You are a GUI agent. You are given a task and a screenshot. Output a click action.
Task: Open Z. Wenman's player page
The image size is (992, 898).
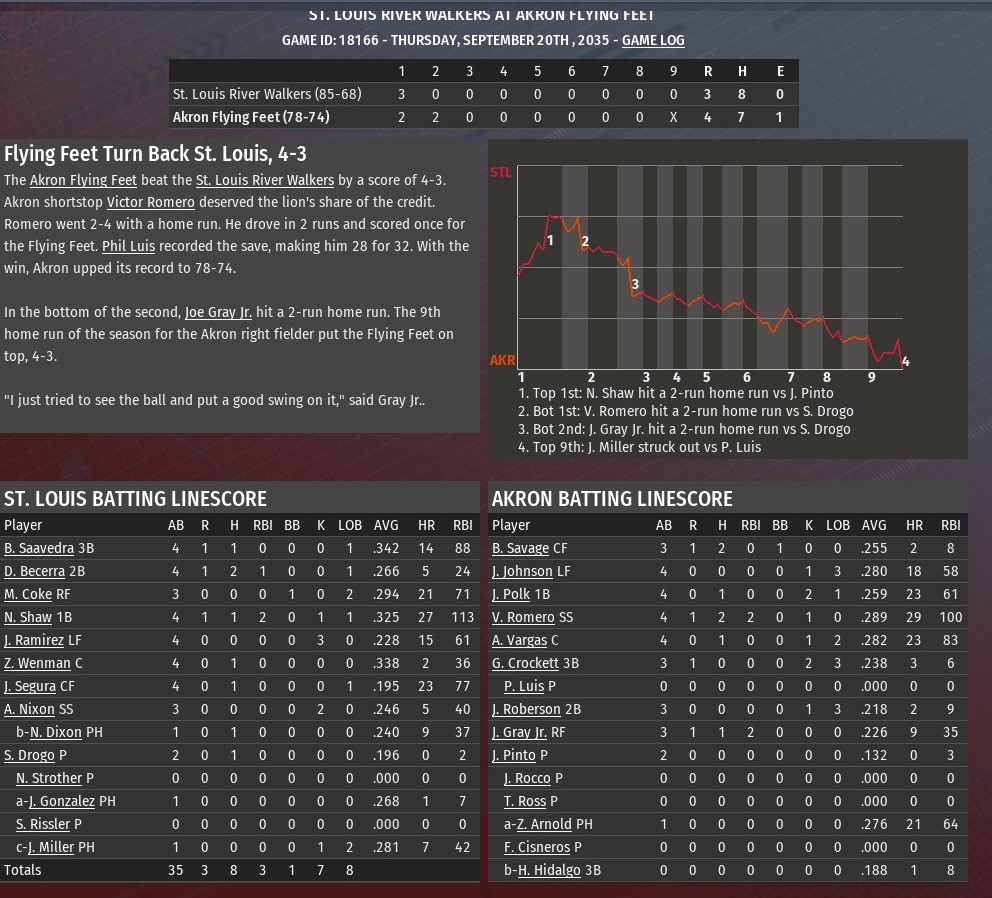point(36,663)
